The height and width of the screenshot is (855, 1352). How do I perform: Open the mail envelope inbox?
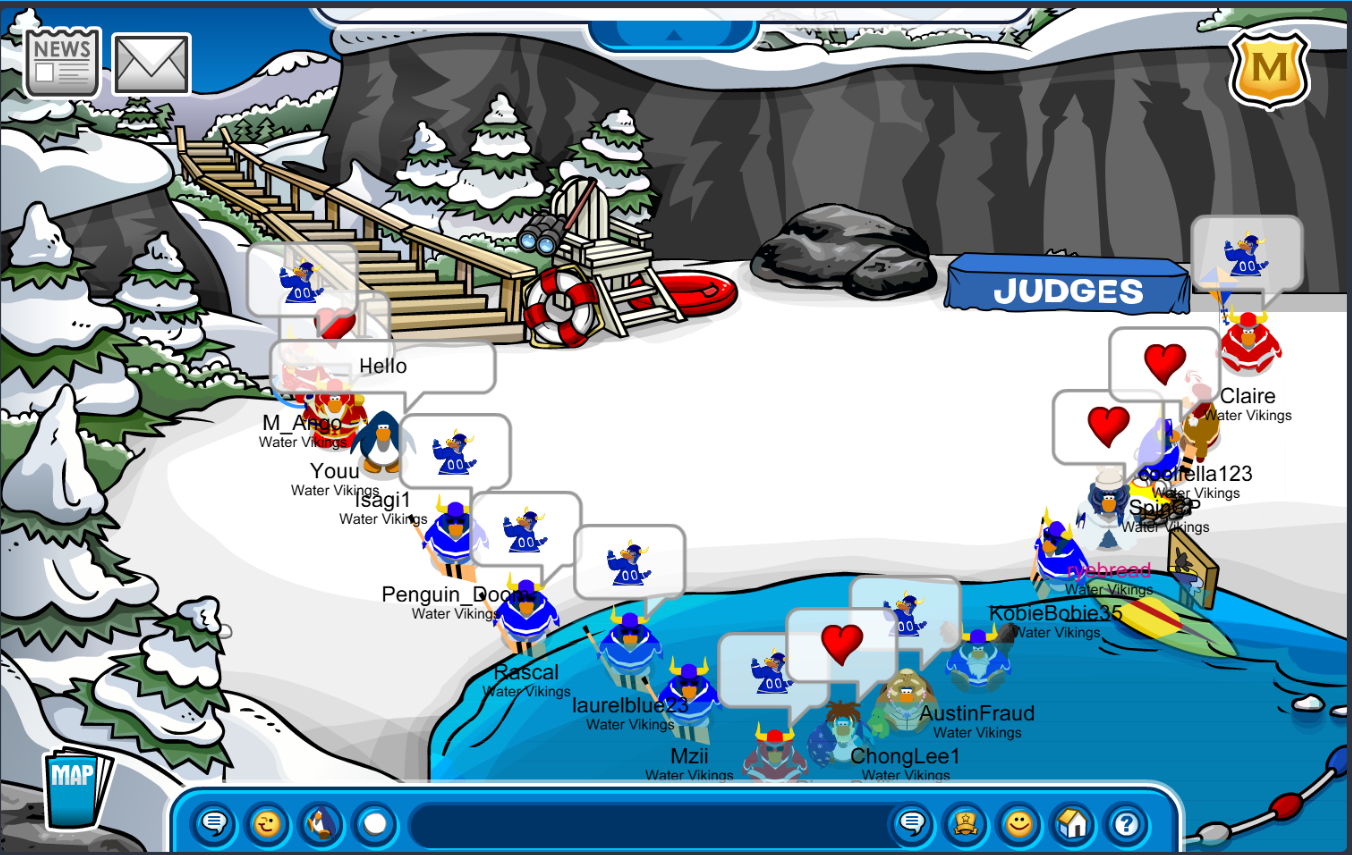(151, 64)
